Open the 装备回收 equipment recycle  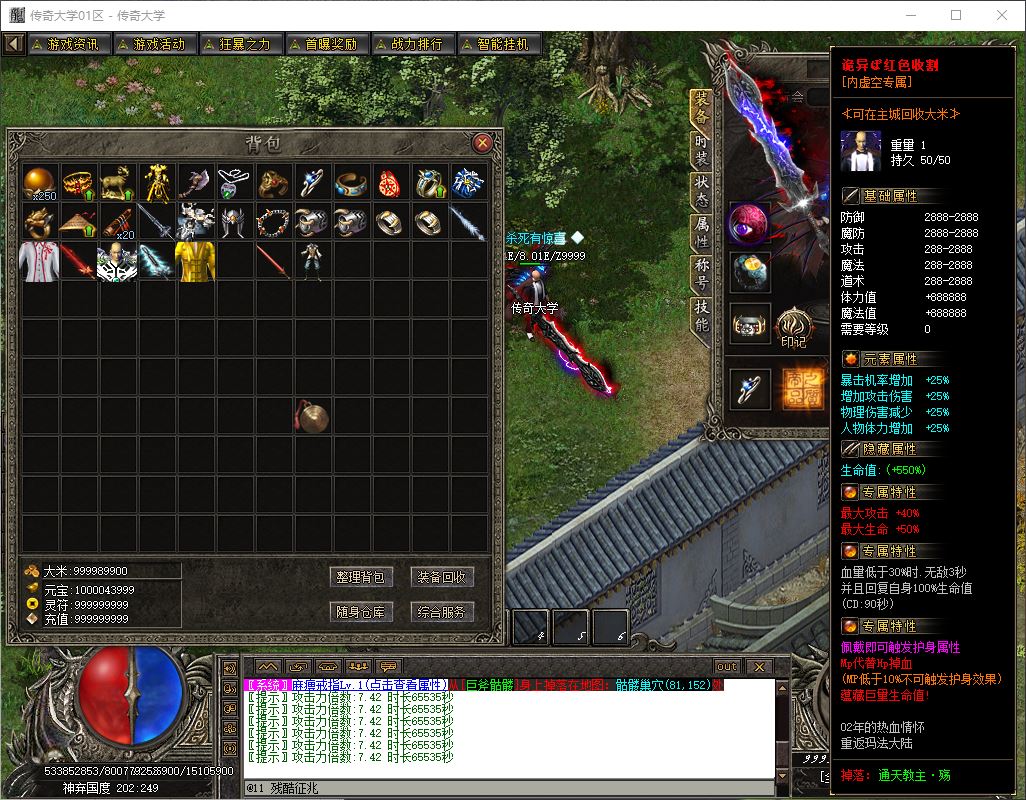tap(442, 577)
